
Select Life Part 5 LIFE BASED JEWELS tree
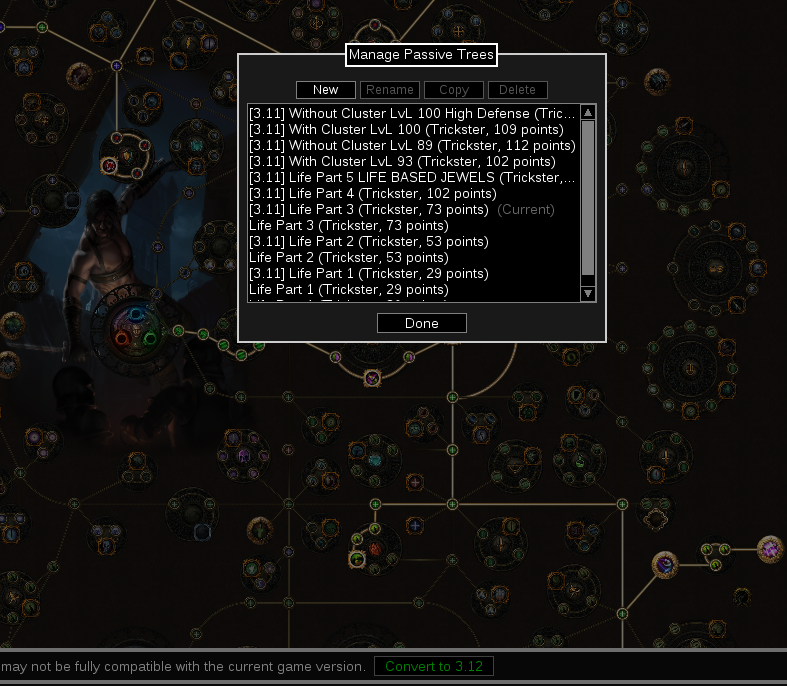pos(412,178)
